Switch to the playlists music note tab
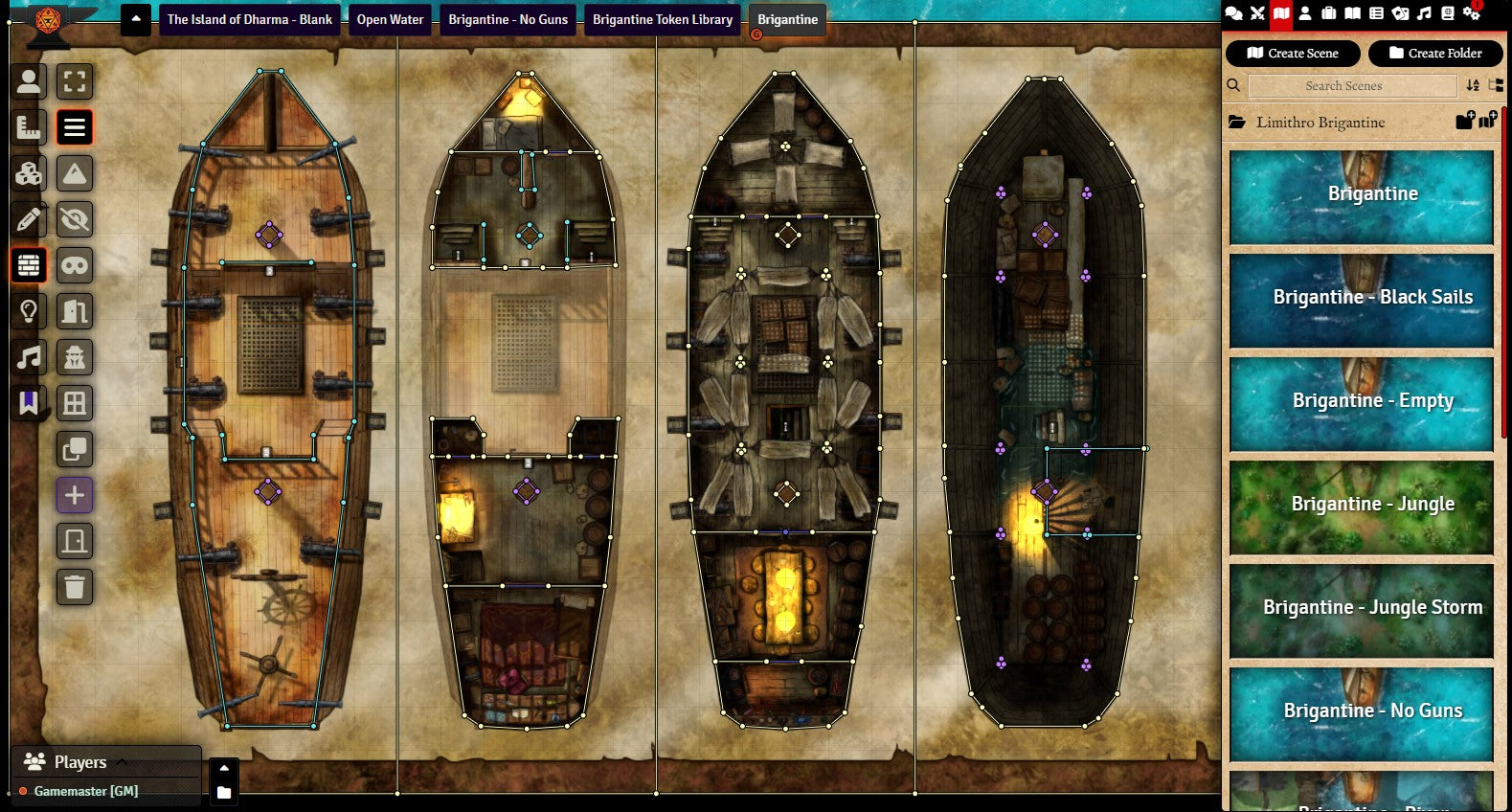1512x812 pixels. [1424, 13]
